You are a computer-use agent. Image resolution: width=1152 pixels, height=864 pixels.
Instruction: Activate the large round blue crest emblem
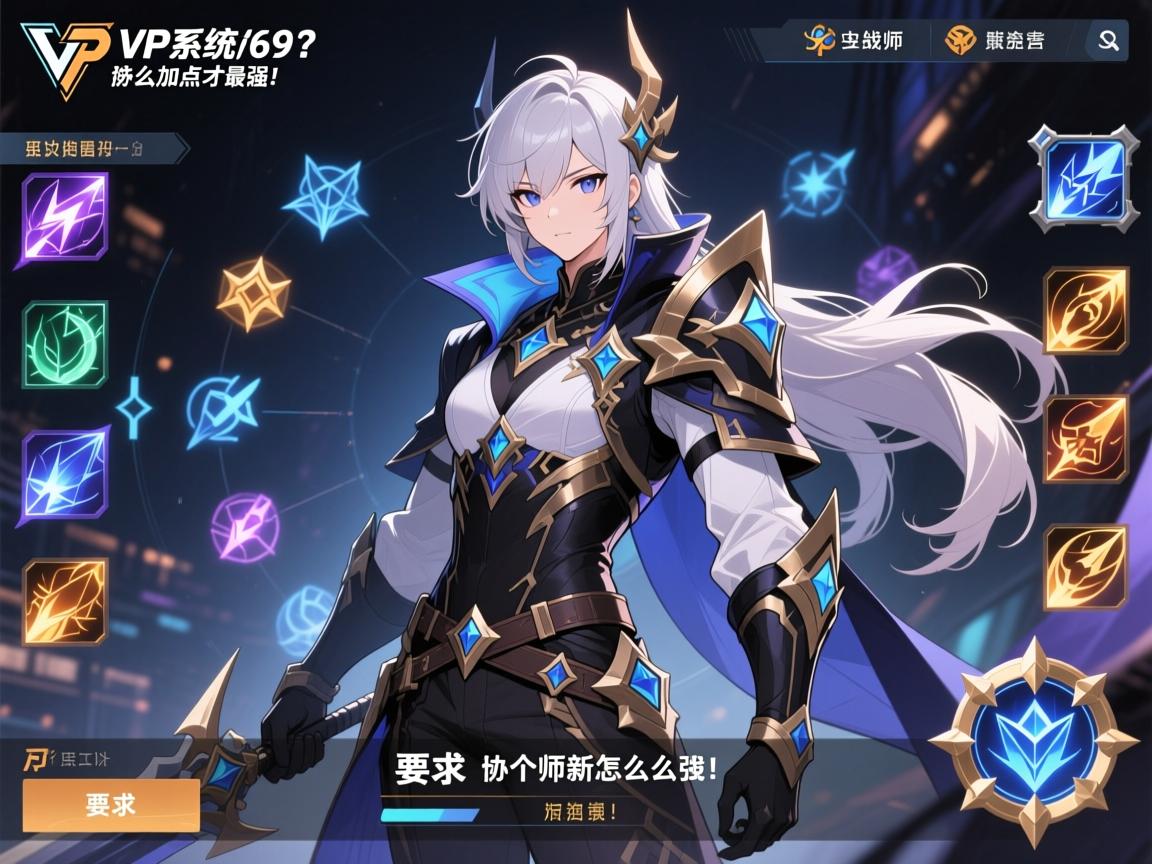1032,741
